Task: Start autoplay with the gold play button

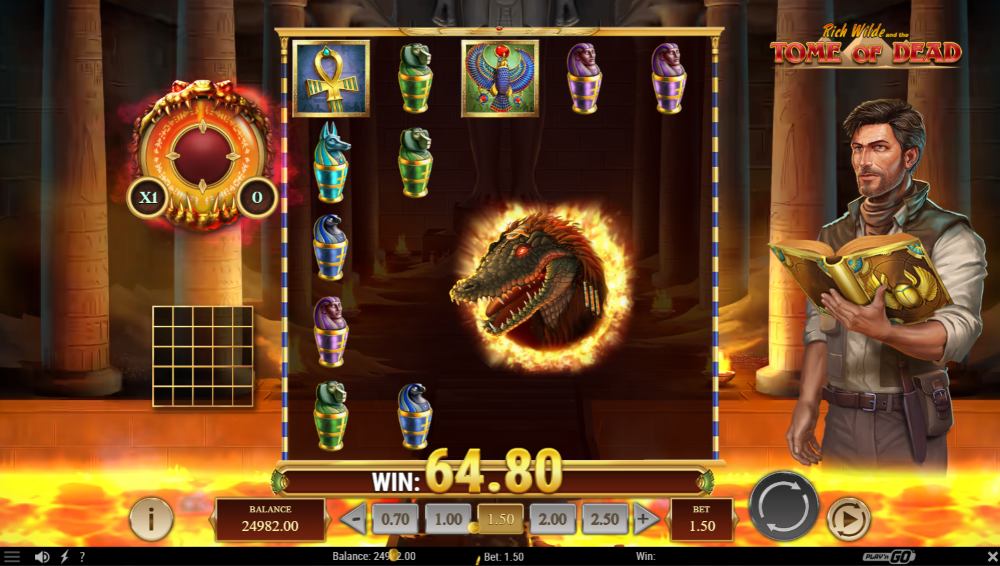Action: pos(848,518)
